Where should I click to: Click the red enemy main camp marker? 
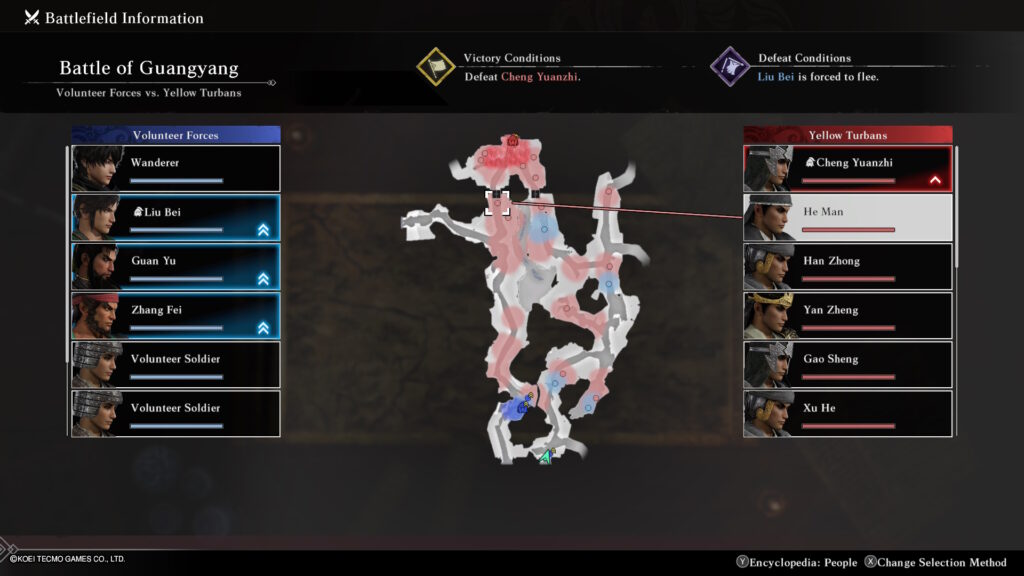click(513, 142)
